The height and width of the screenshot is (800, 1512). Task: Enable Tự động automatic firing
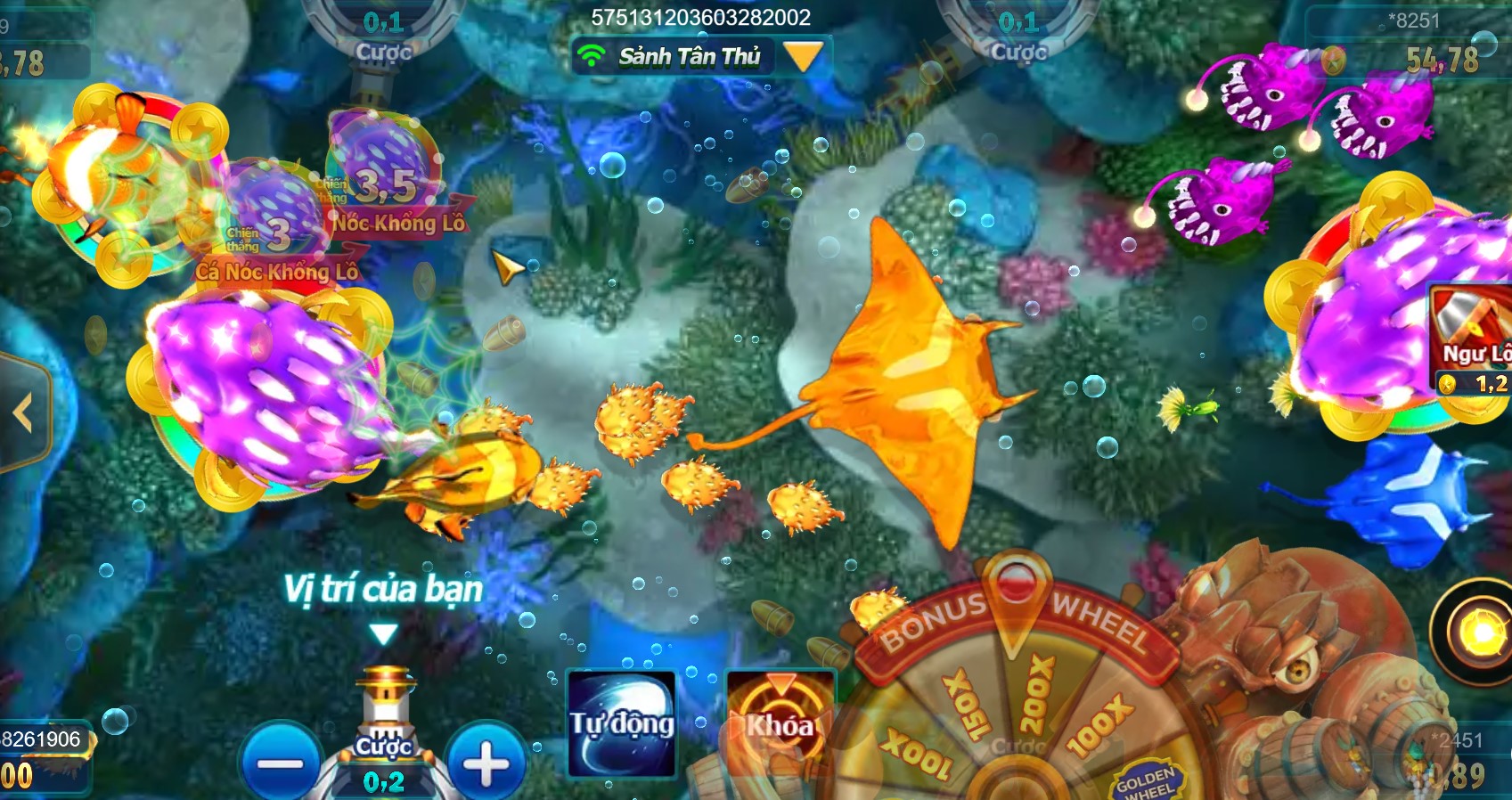(621, 724)
